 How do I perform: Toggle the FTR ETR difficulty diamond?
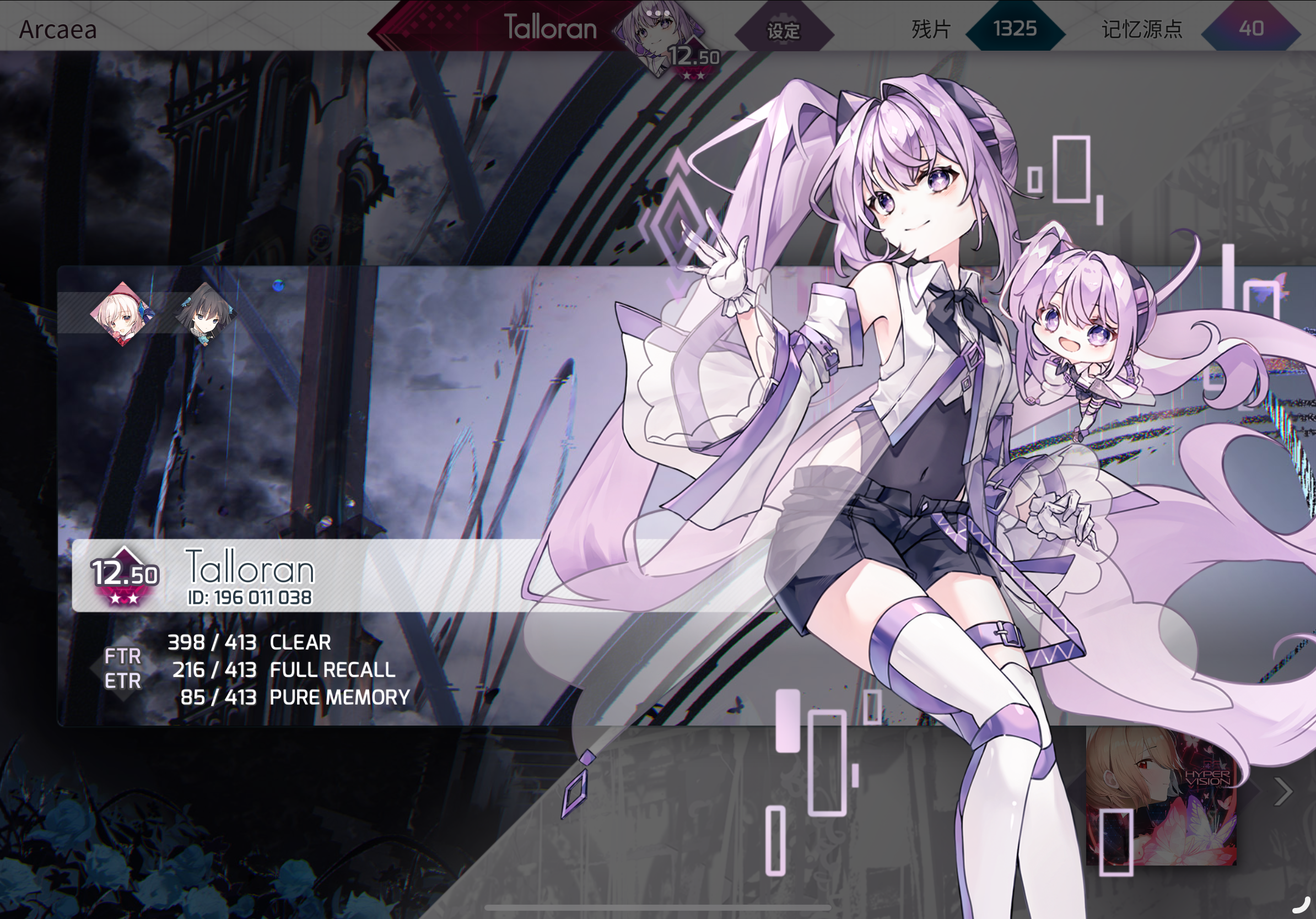123,668
